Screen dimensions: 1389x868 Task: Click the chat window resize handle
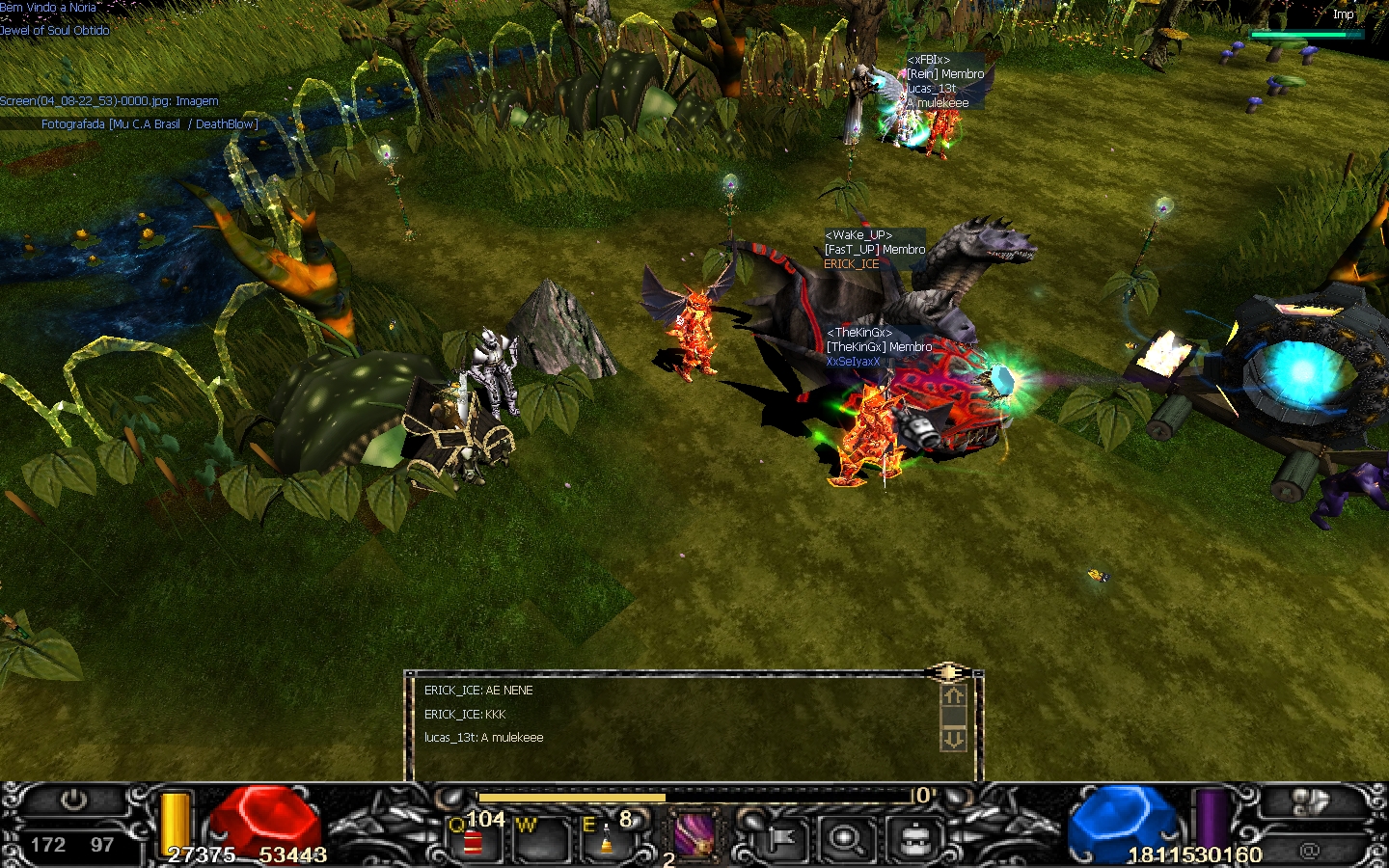(948, 672)
